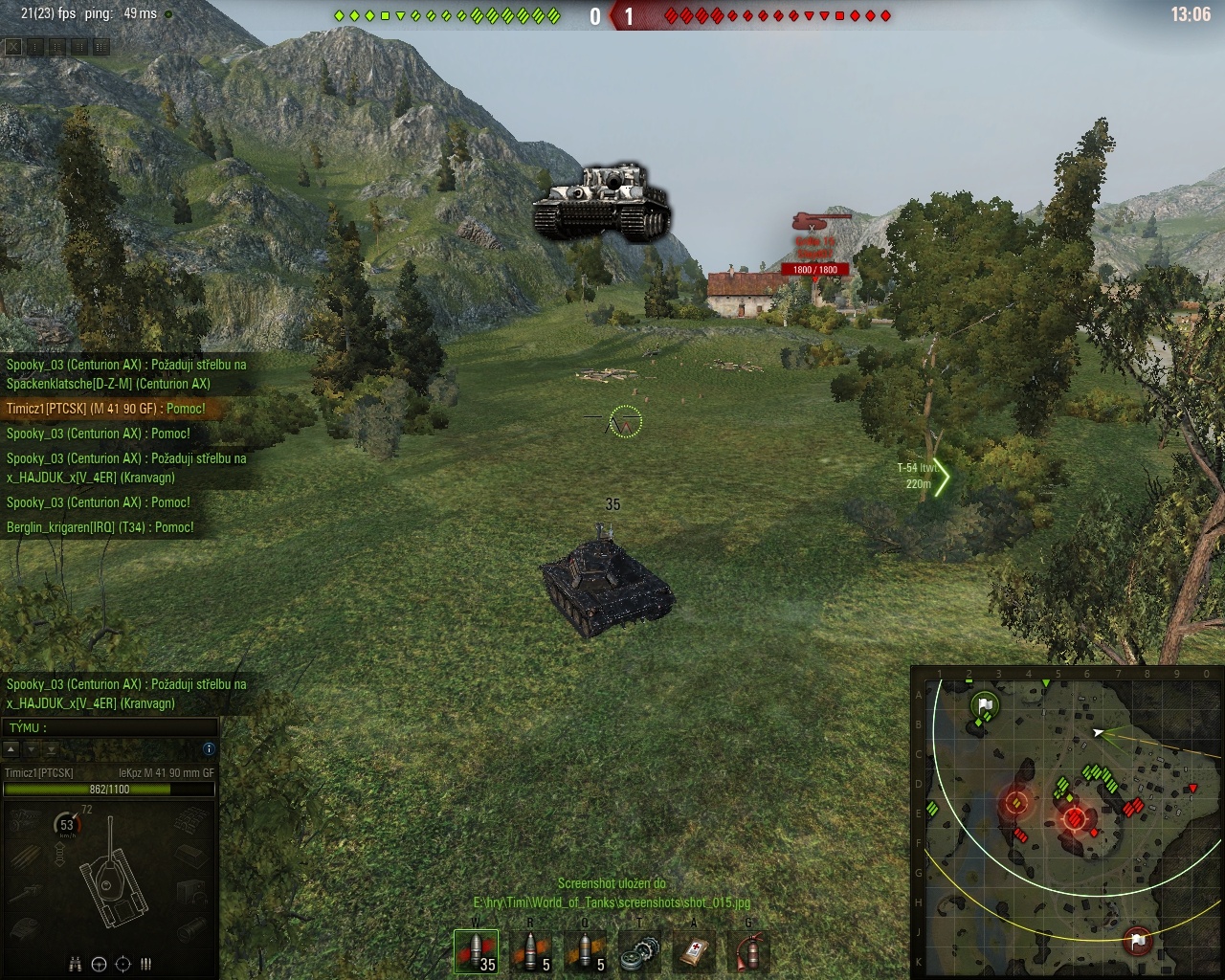Select the armor-piercing shell with 35 rounds
The height and width of the screenshot is (980, 1225).
pos(476,951)
